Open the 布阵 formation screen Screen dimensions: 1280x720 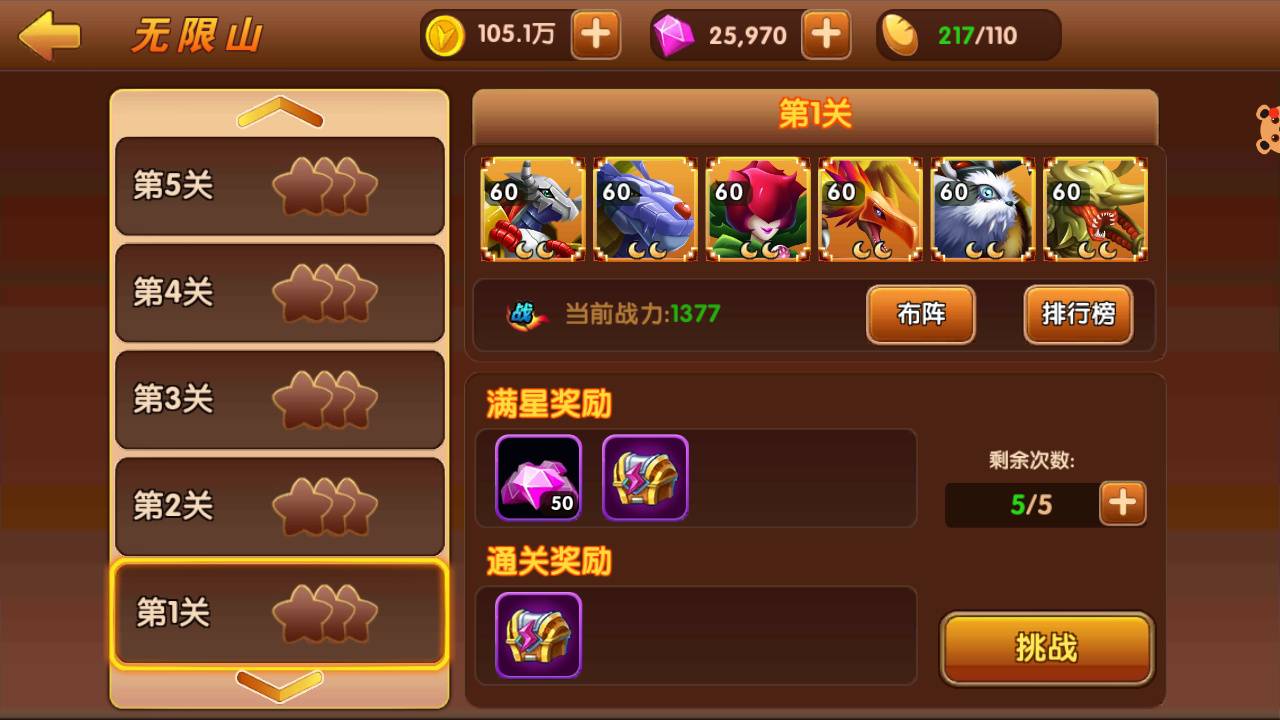(919, 315)
